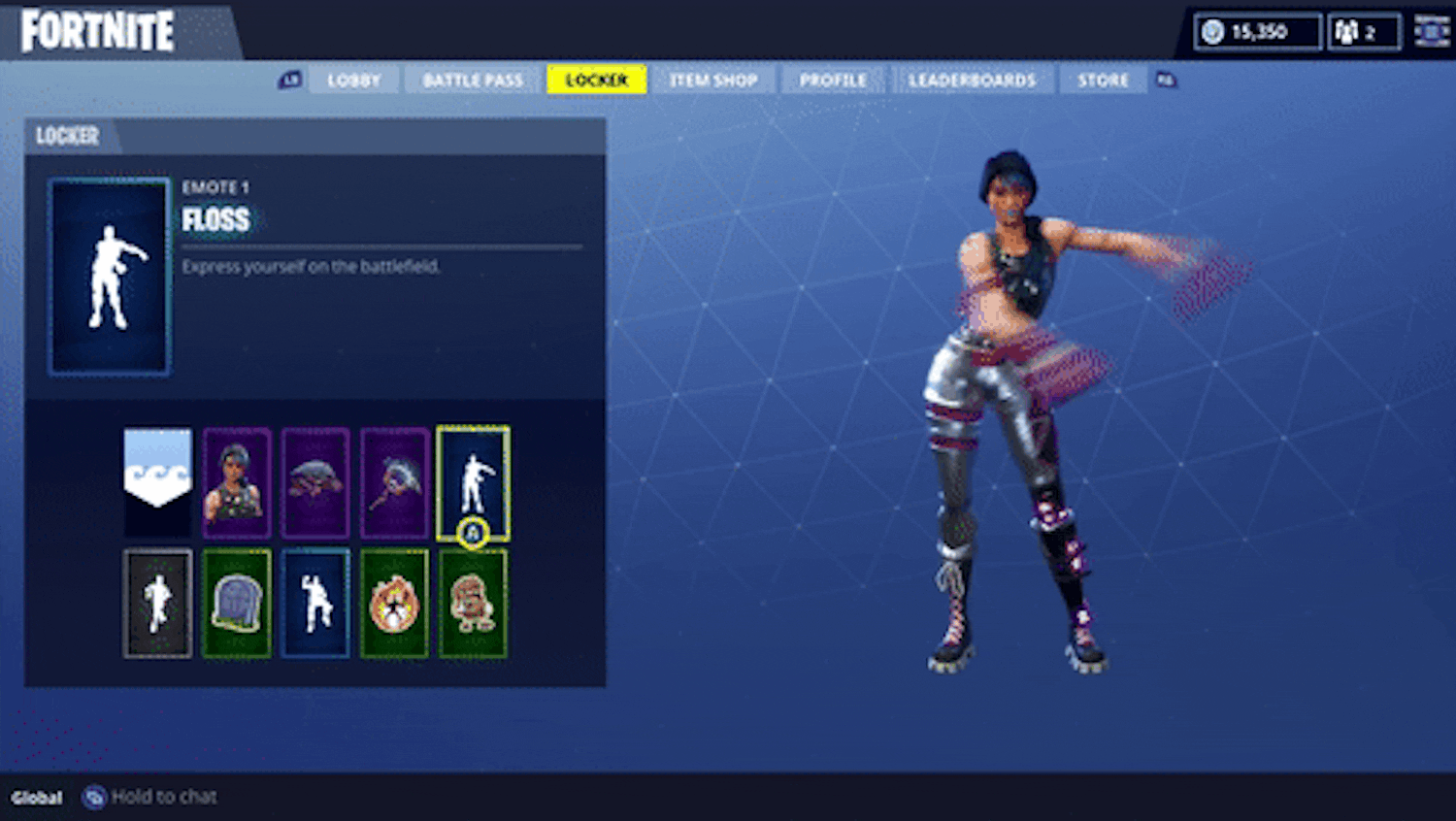
Task: Select the gnome spray icon
Action: click(473, 602)
